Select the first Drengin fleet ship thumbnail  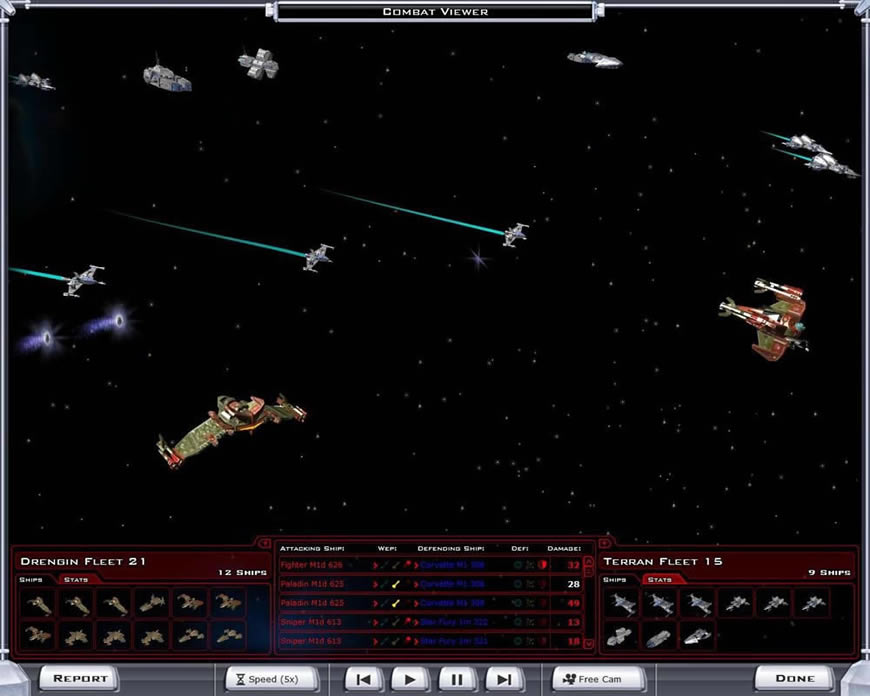[x=39, y=603]
